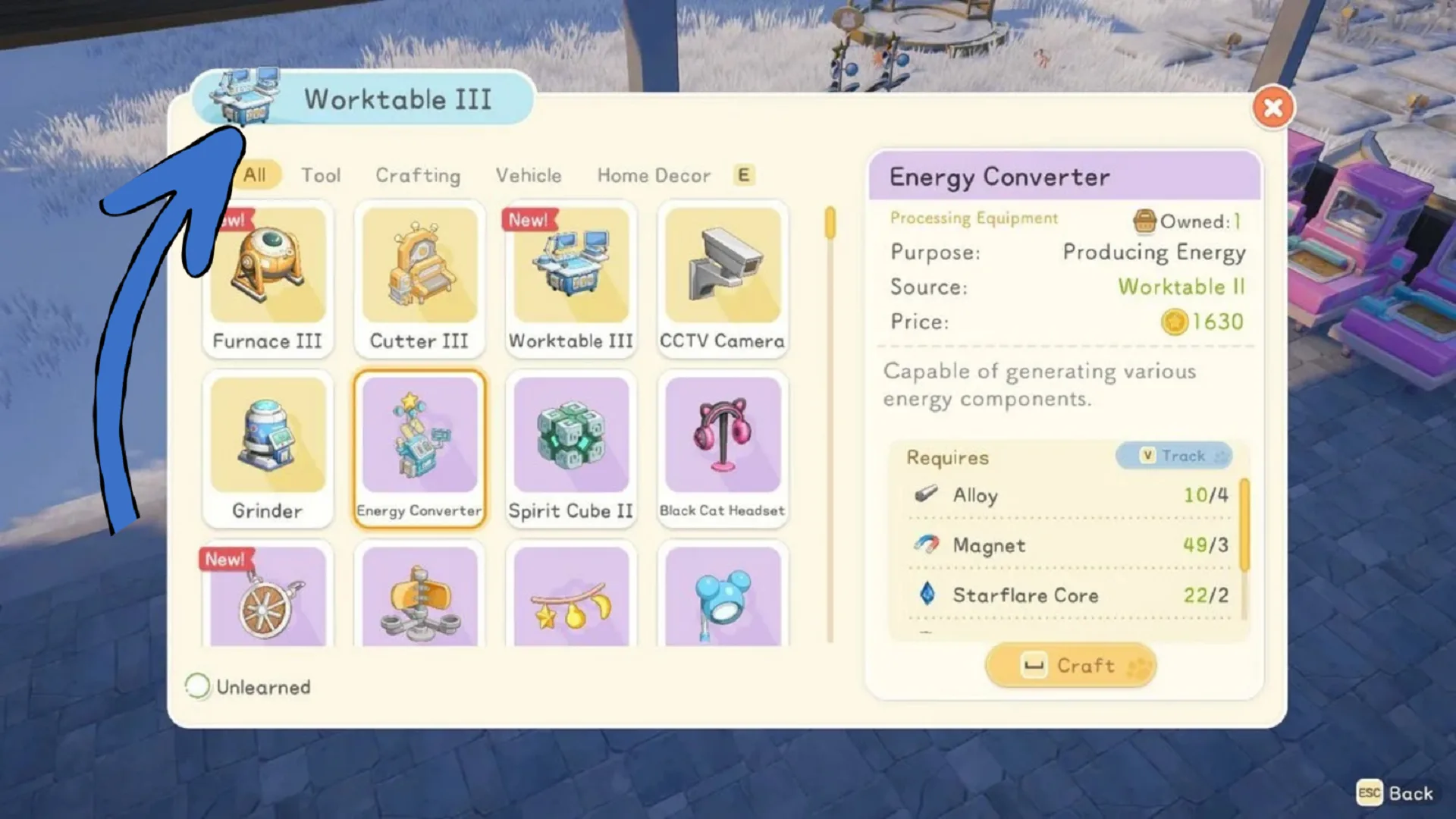Pick the Cutter III recipe
The image size is (1456, 819).
(x=419, y=278)
